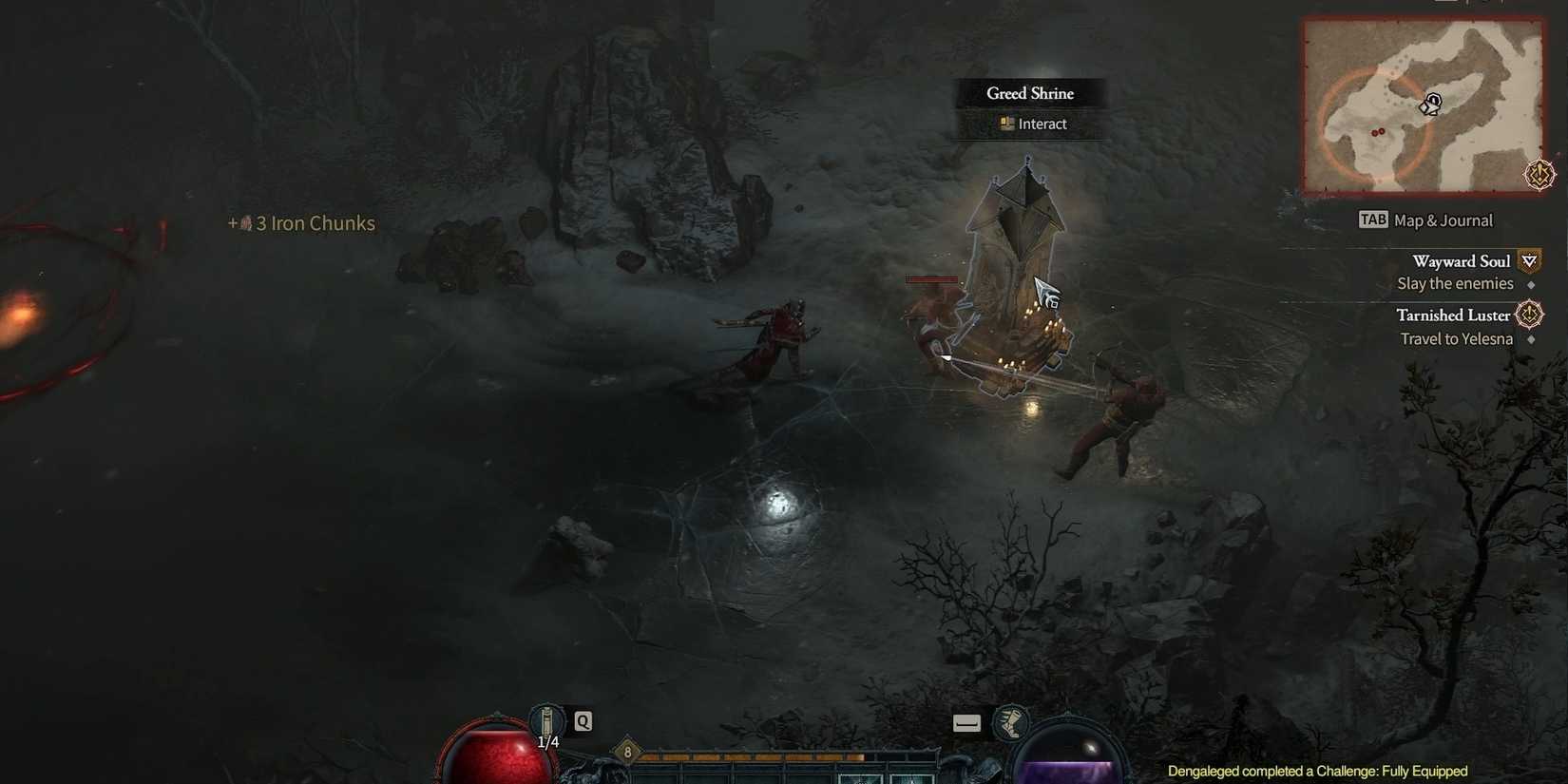Click the gamepad button icon in the Interact prompt

point(1004,124)
